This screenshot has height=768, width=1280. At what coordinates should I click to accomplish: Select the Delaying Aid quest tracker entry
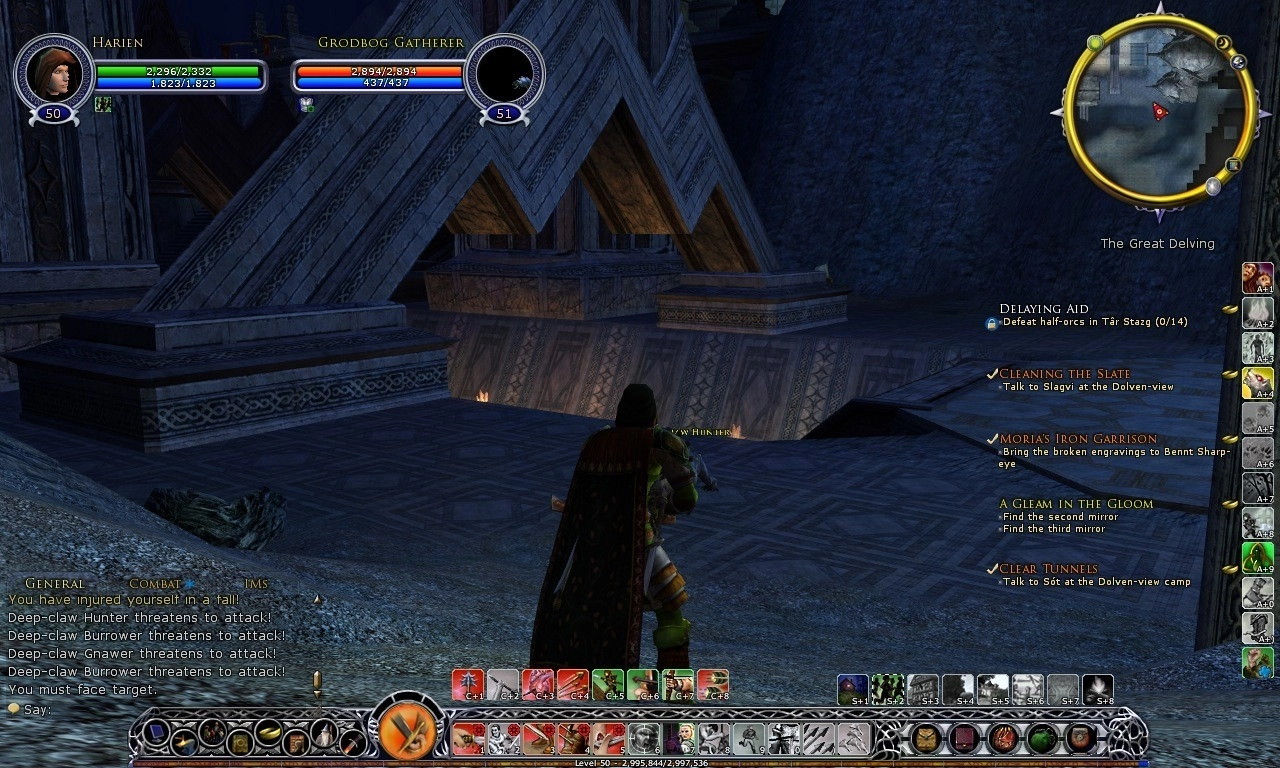point(1044,309)
